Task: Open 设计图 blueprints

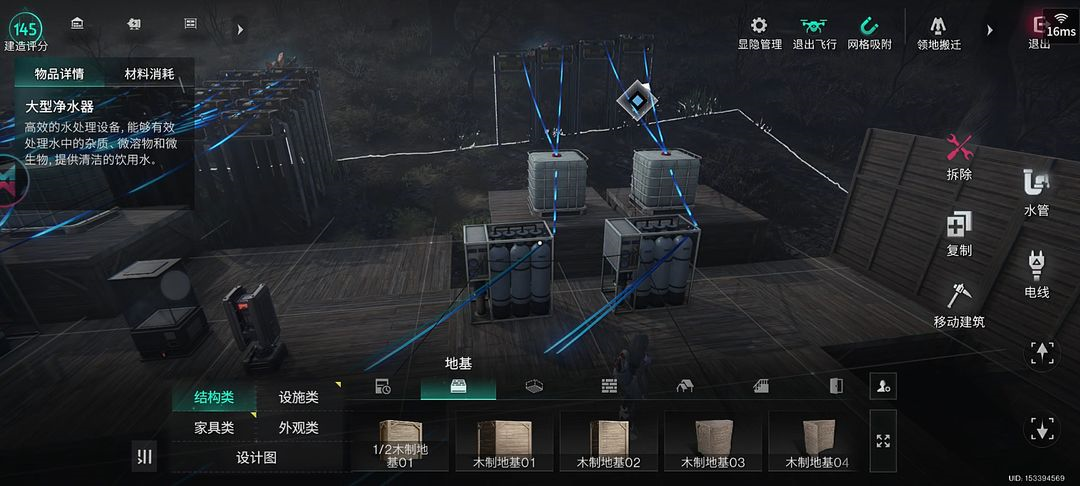Action: point(256,457)
